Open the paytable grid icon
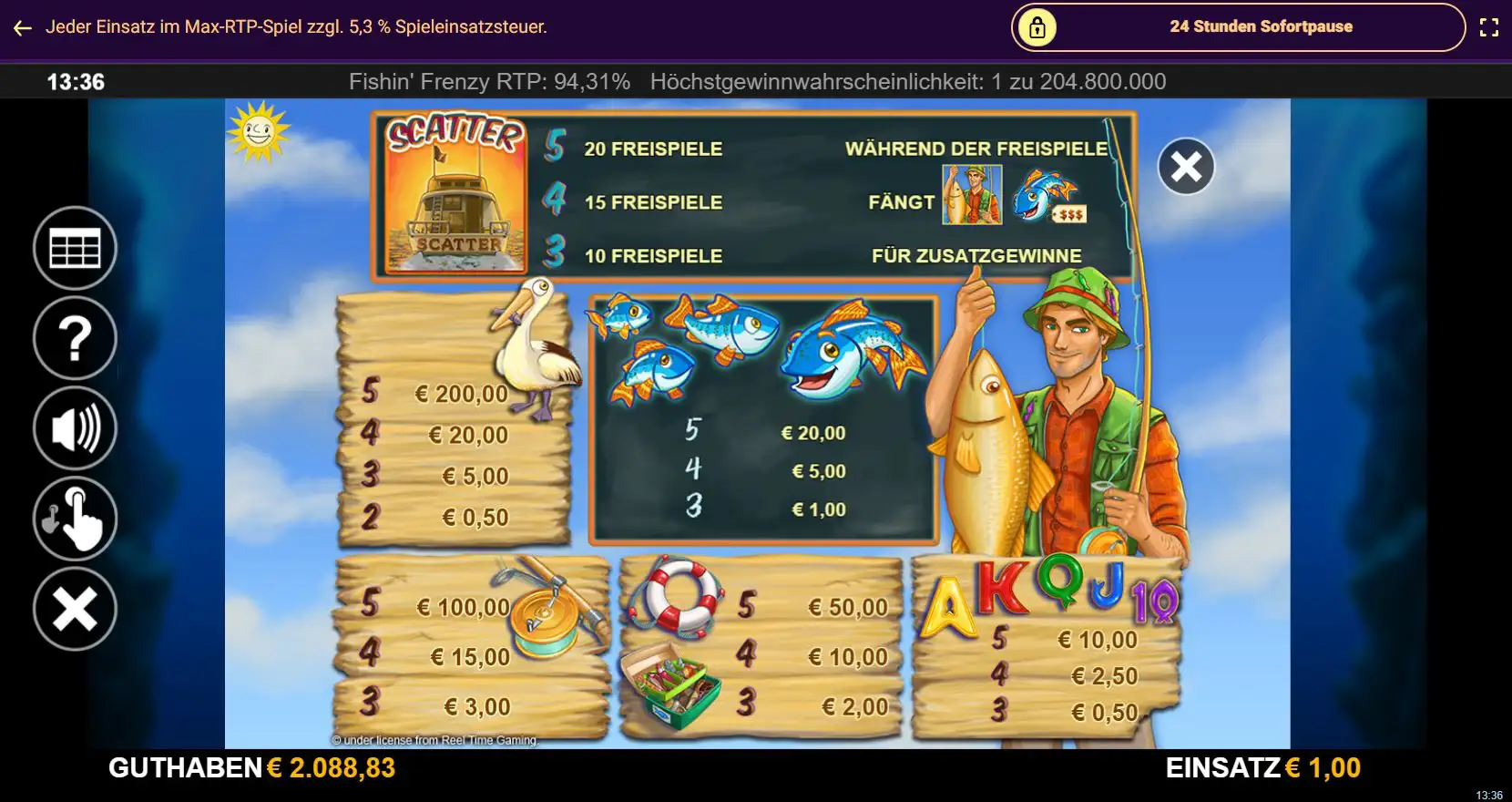This screenshot has width=1512, height=802. click(x=75, y=249)
